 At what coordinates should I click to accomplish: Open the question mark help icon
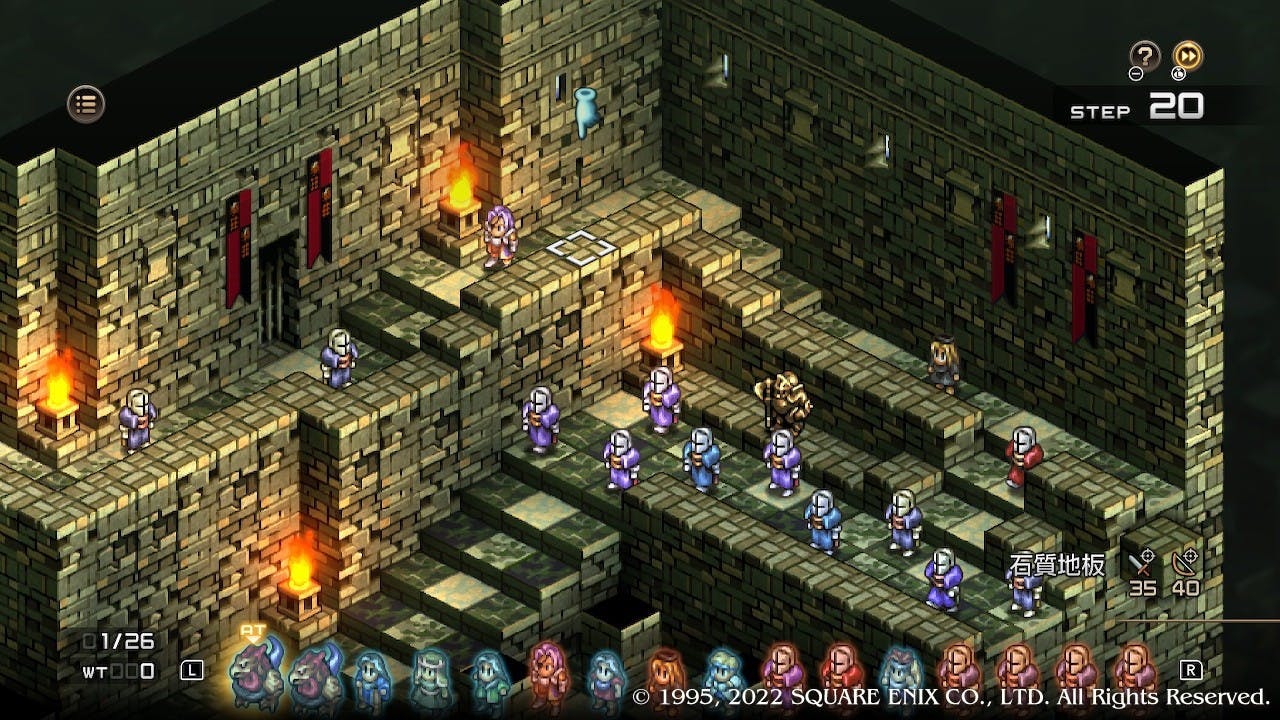[1144, 55]
